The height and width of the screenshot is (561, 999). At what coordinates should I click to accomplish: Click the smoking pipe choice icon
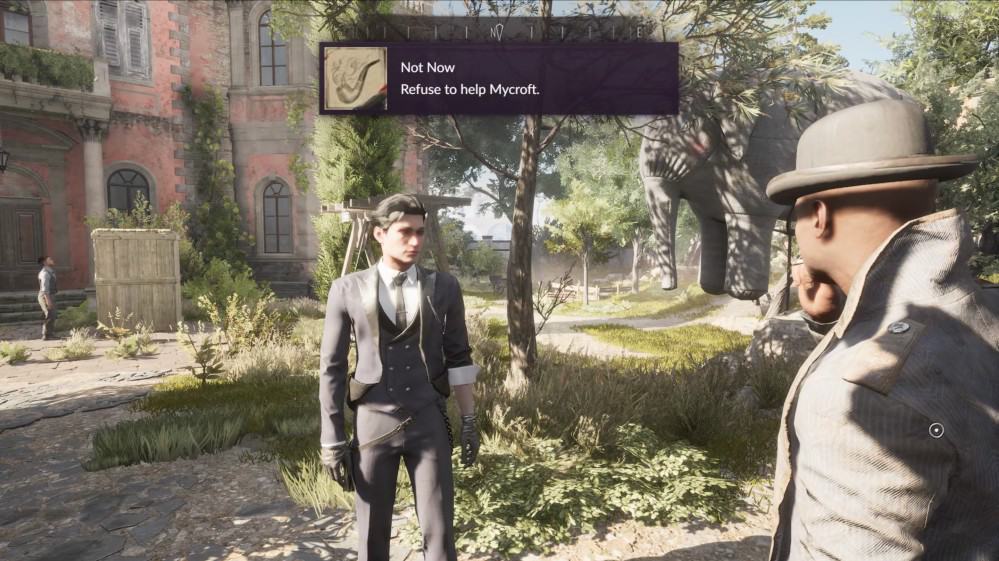pos(354,78)
